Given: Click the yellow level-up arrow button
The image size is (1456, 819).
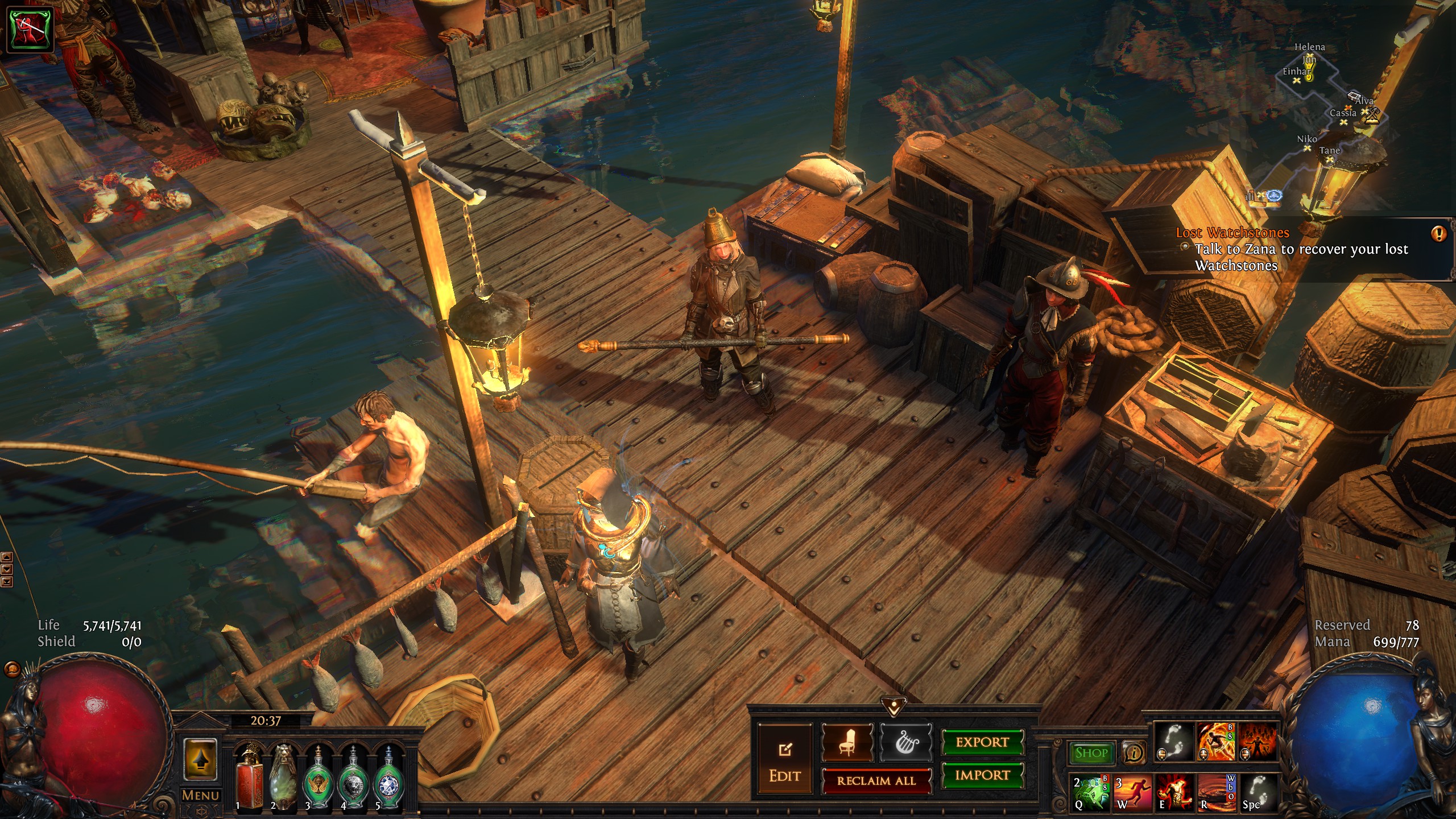Looking at the screenshot, I should coord(200,760).
